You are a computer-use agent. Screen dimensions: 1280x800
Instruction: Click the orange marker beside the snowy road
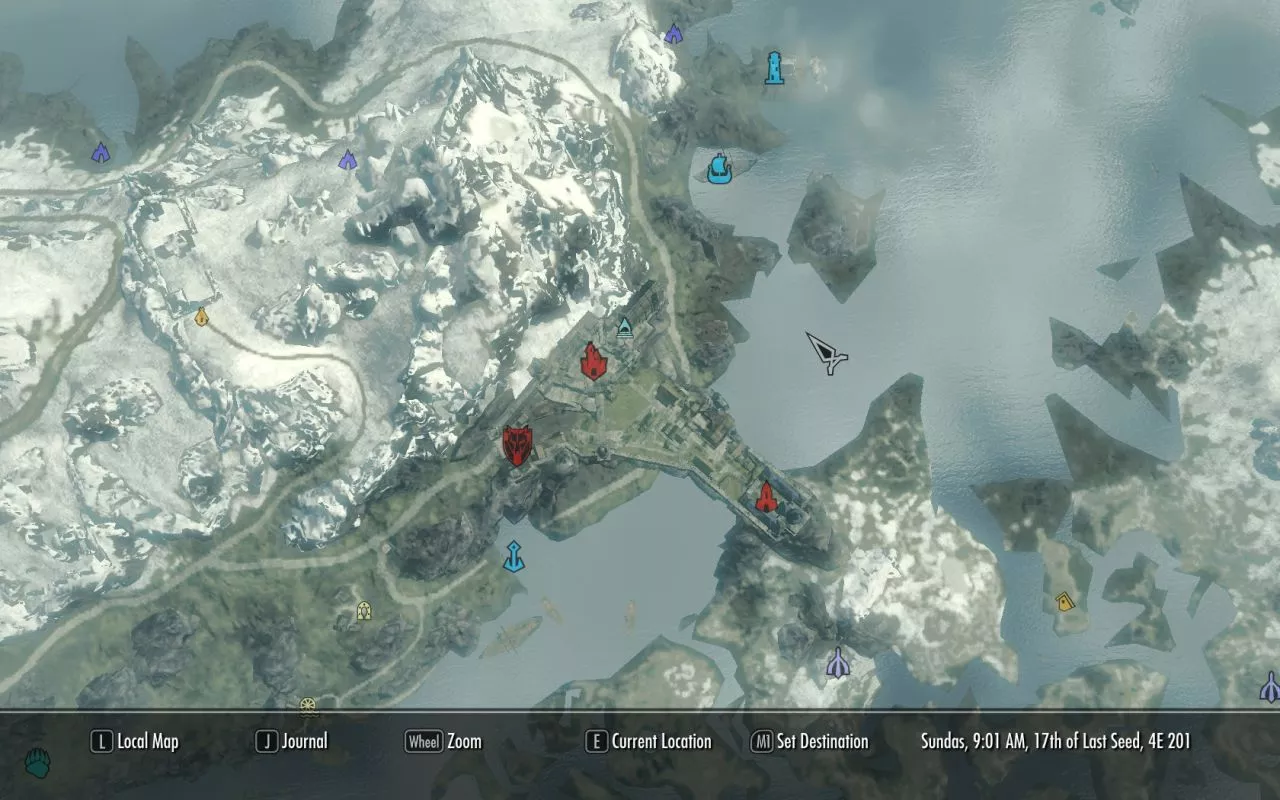click(x=202, y=317)
